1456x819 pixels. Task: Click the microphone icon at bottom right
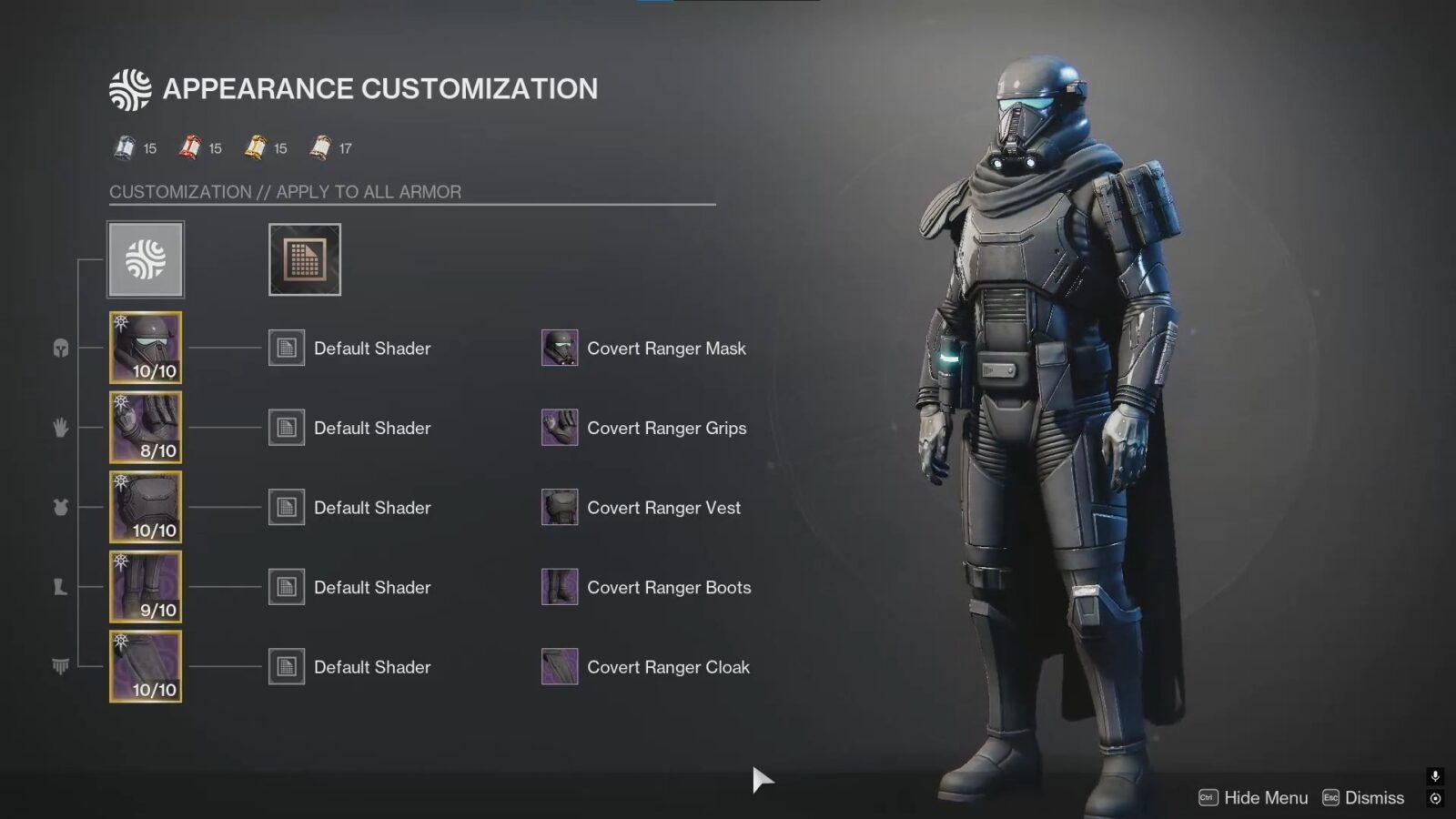[x=1435, y=776]
